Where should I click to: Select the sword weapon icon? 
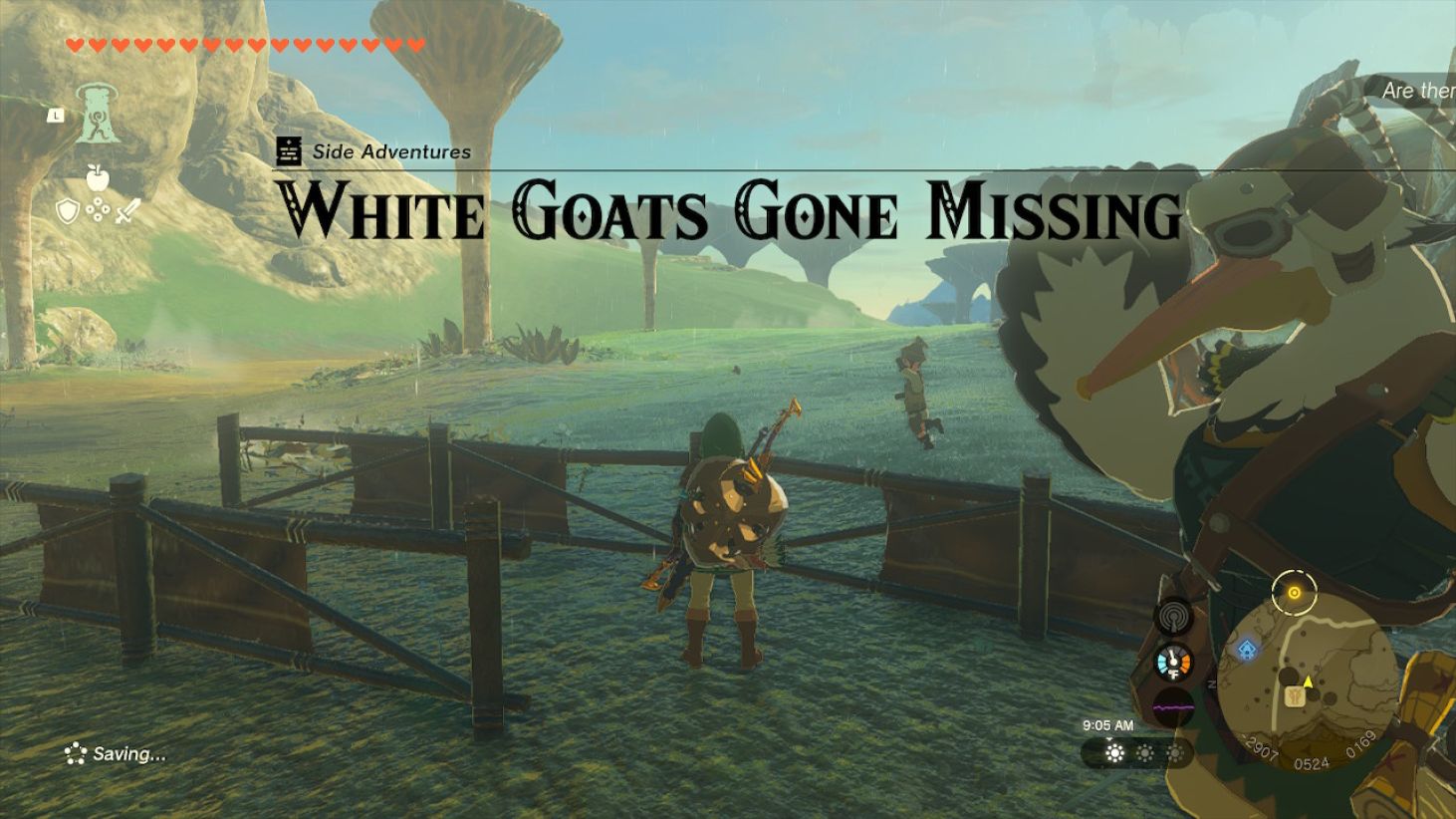tap(127, 209)
